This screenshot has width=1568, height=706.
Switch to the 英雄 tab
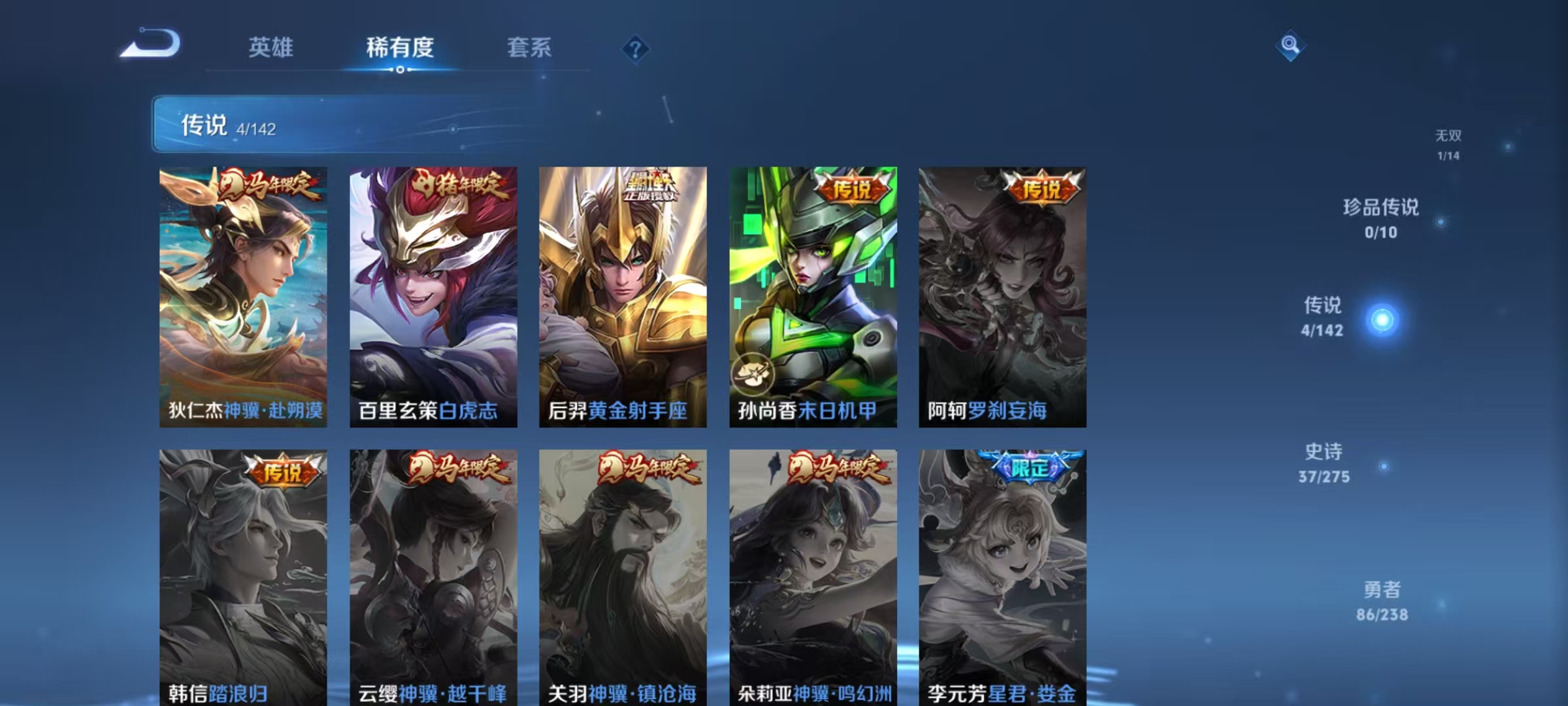point(271,47)
